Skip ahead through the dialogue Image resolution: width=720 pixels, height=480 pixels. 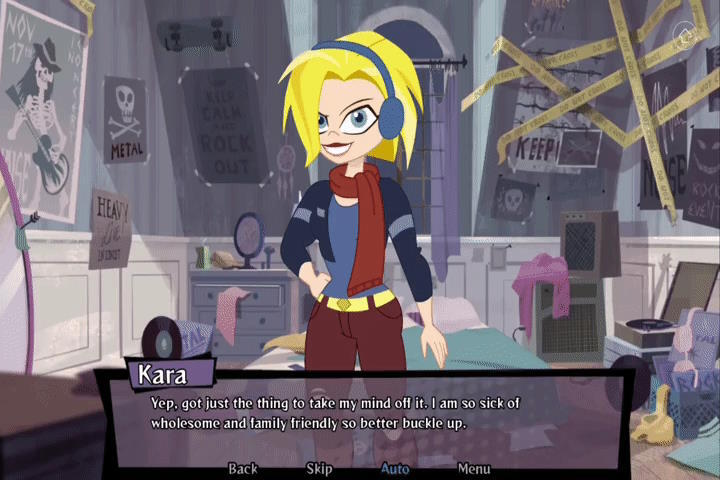[x=319, y=468]
